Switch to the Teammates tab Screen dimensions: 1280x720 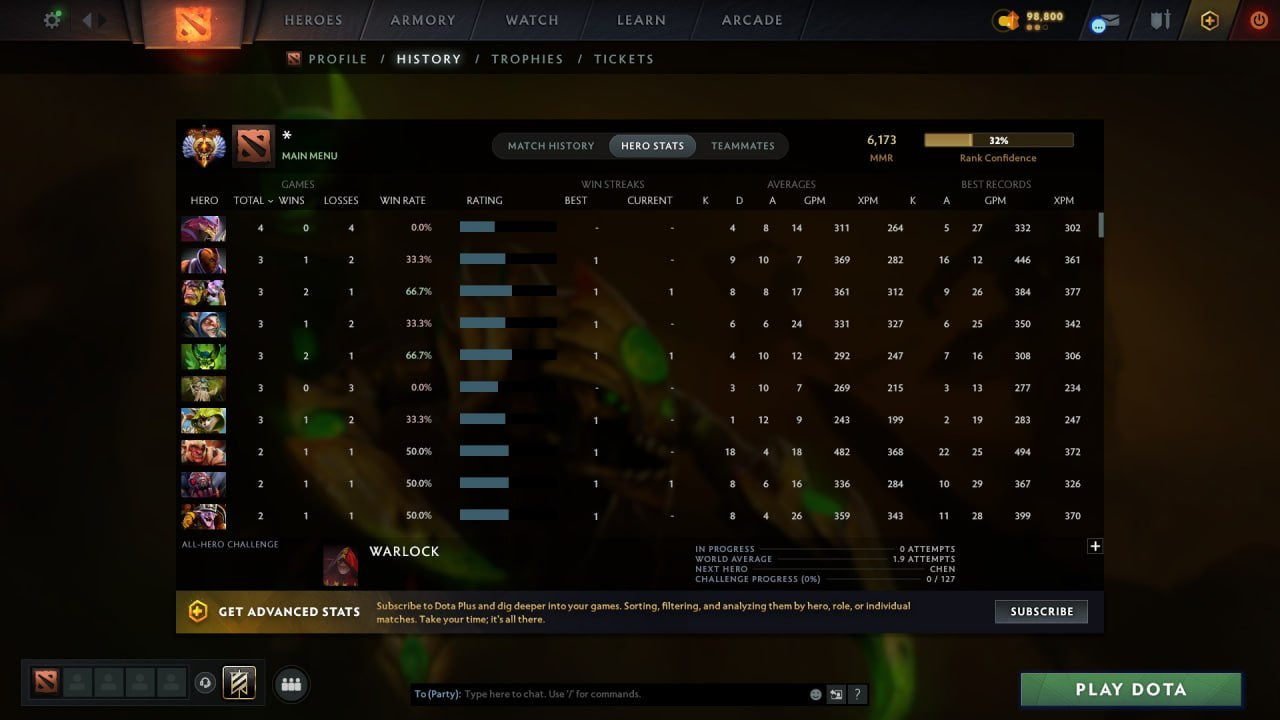click(743, 145)
